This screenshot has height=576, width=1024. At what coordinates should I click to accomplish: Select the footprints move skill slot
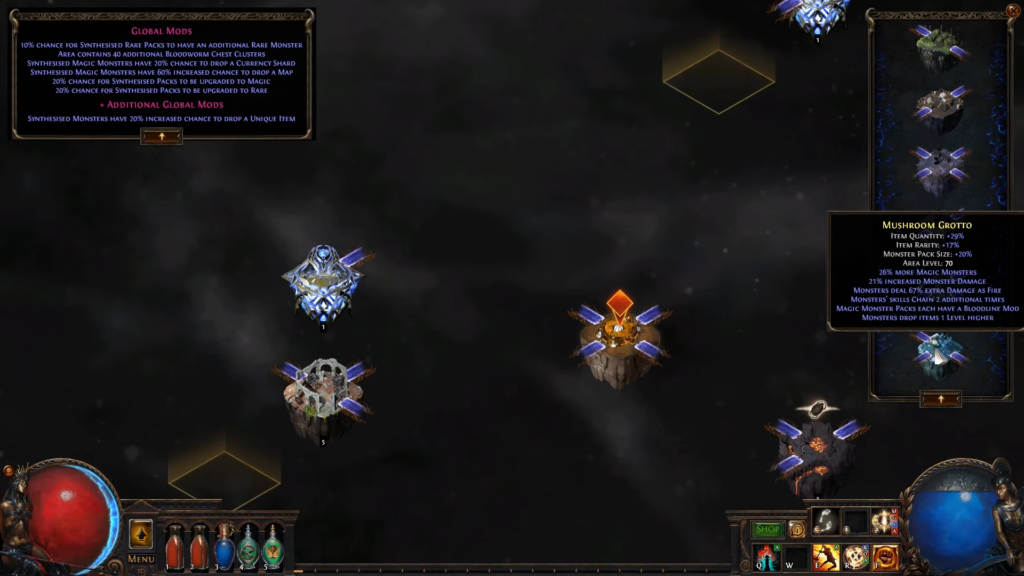click(824, 520)
